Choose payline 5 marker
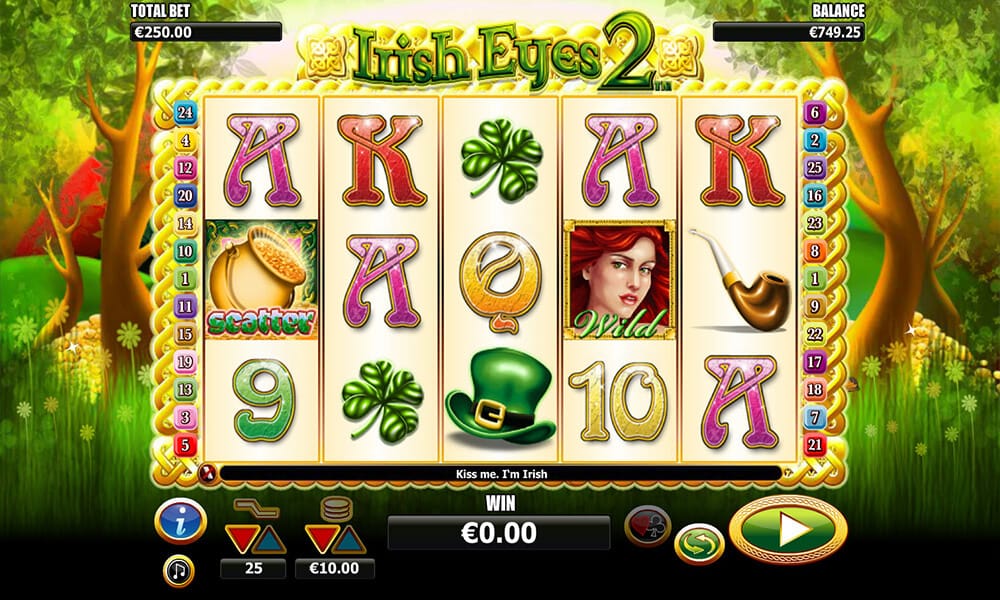Image resolution: width=1000 pixels, height=600 pixels. pos(185,444)
